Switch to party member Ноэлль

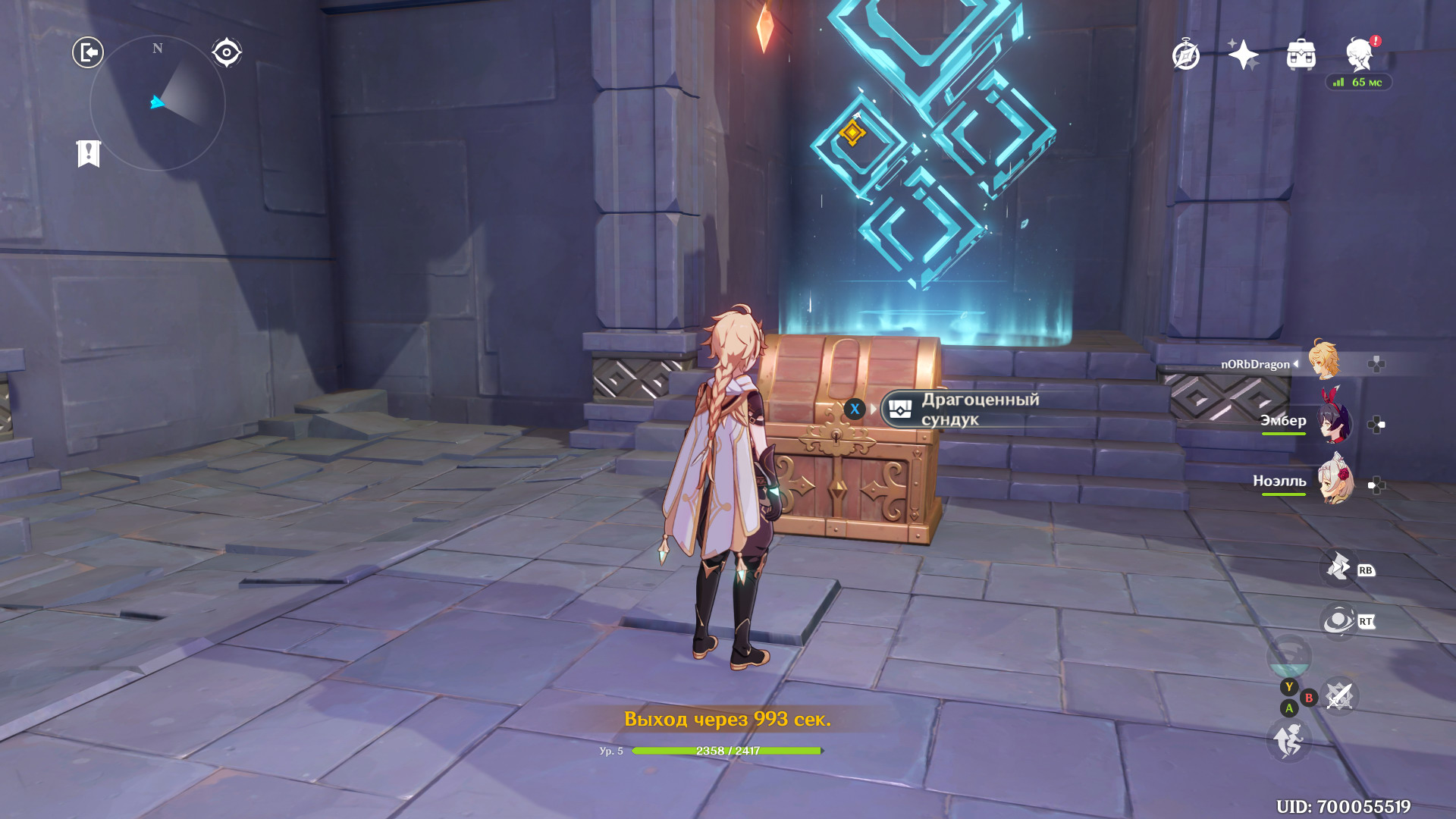[x=1335, y=481]
